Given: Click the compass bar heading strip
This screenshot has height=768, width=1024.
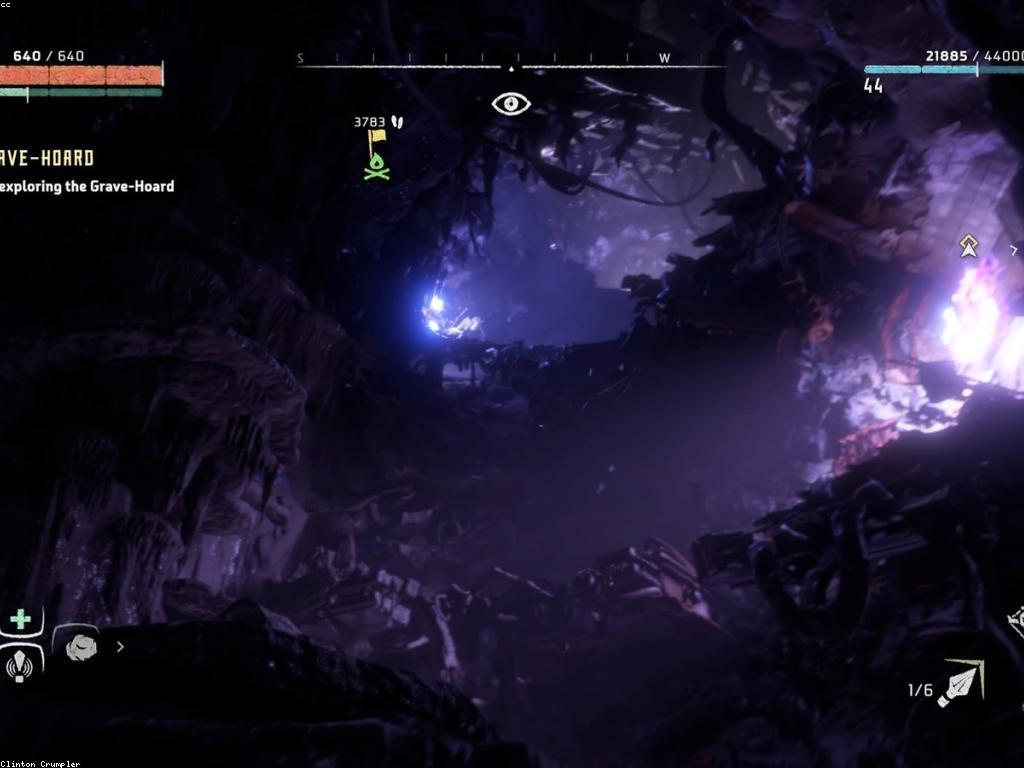Looking at the screenshot, I should tap(511, 64).
